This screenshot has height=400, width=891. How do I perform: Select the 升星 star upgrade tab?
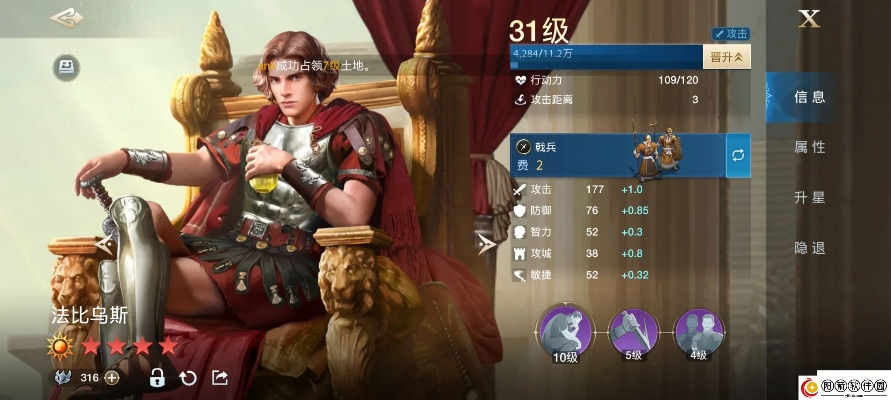809,197
